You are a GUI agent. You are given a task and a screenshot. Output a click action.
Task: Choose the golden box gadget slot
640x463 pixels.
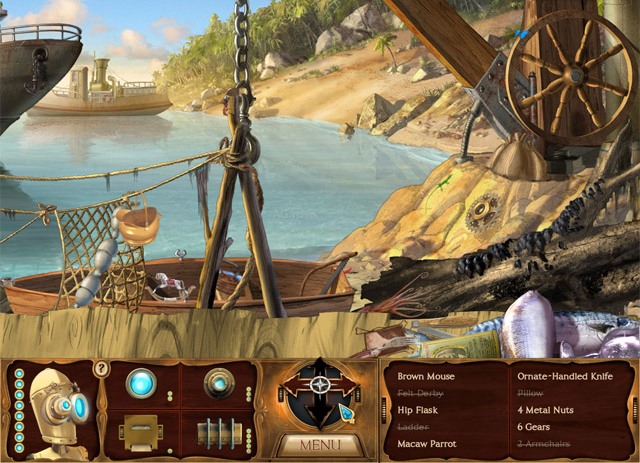pyautogui.click(x=141, y=431)
